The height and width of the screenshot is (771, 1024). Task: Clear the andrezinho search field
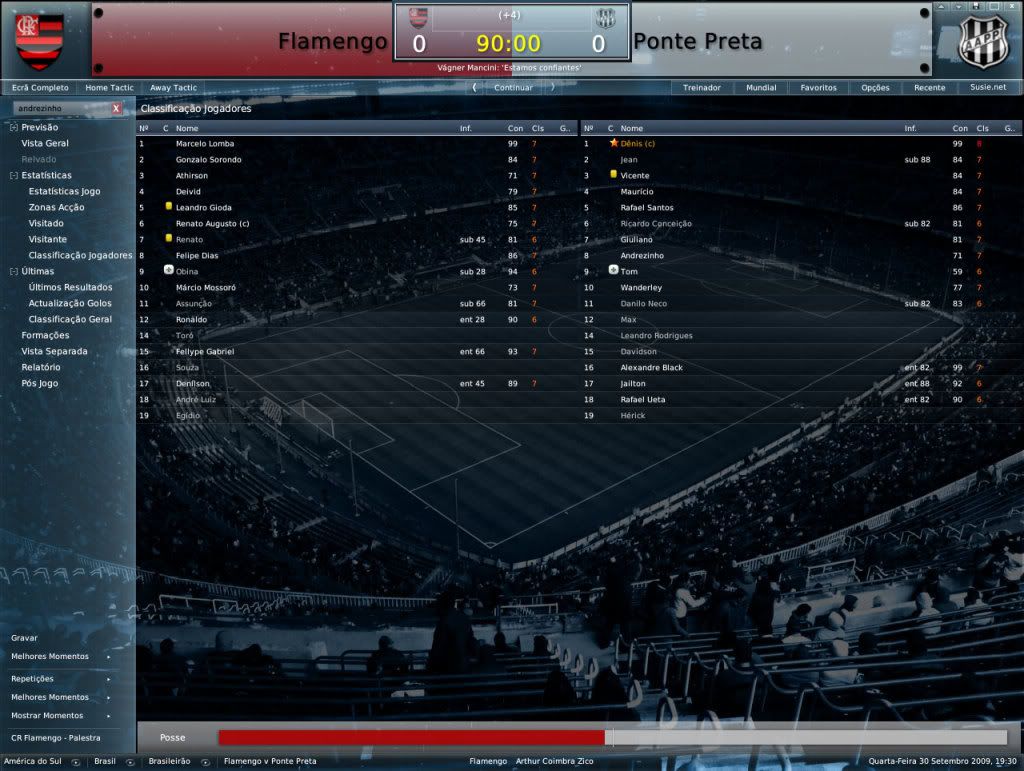116,108
